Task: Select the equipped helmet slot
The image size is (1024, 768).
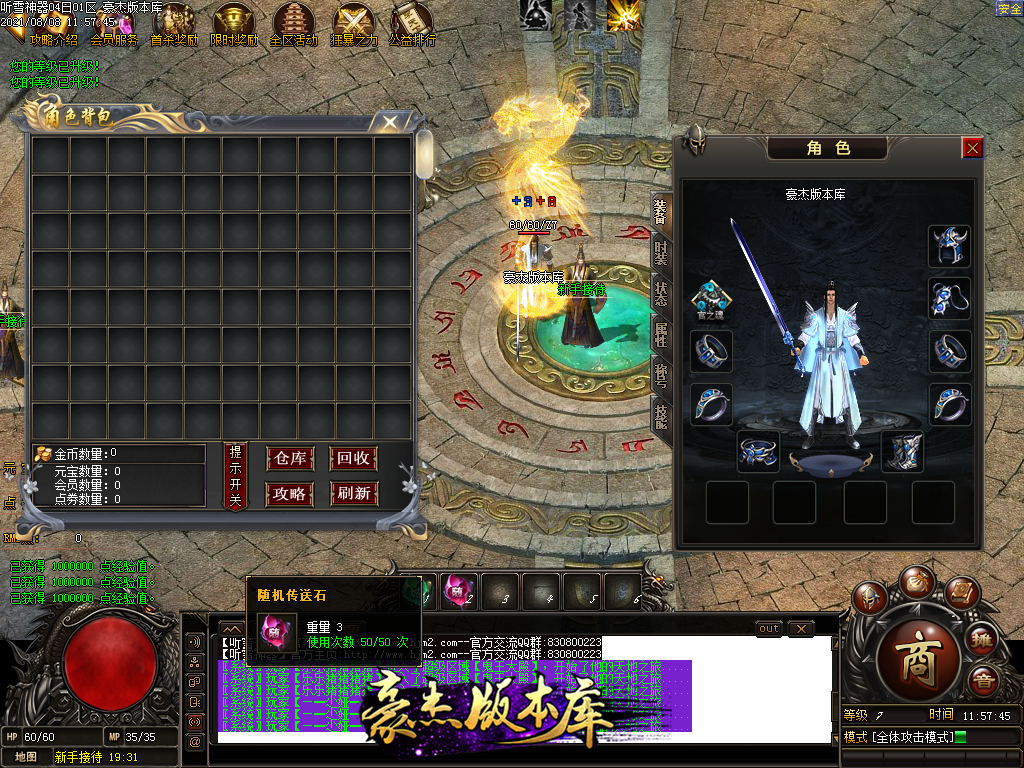Action: (948, 246)
